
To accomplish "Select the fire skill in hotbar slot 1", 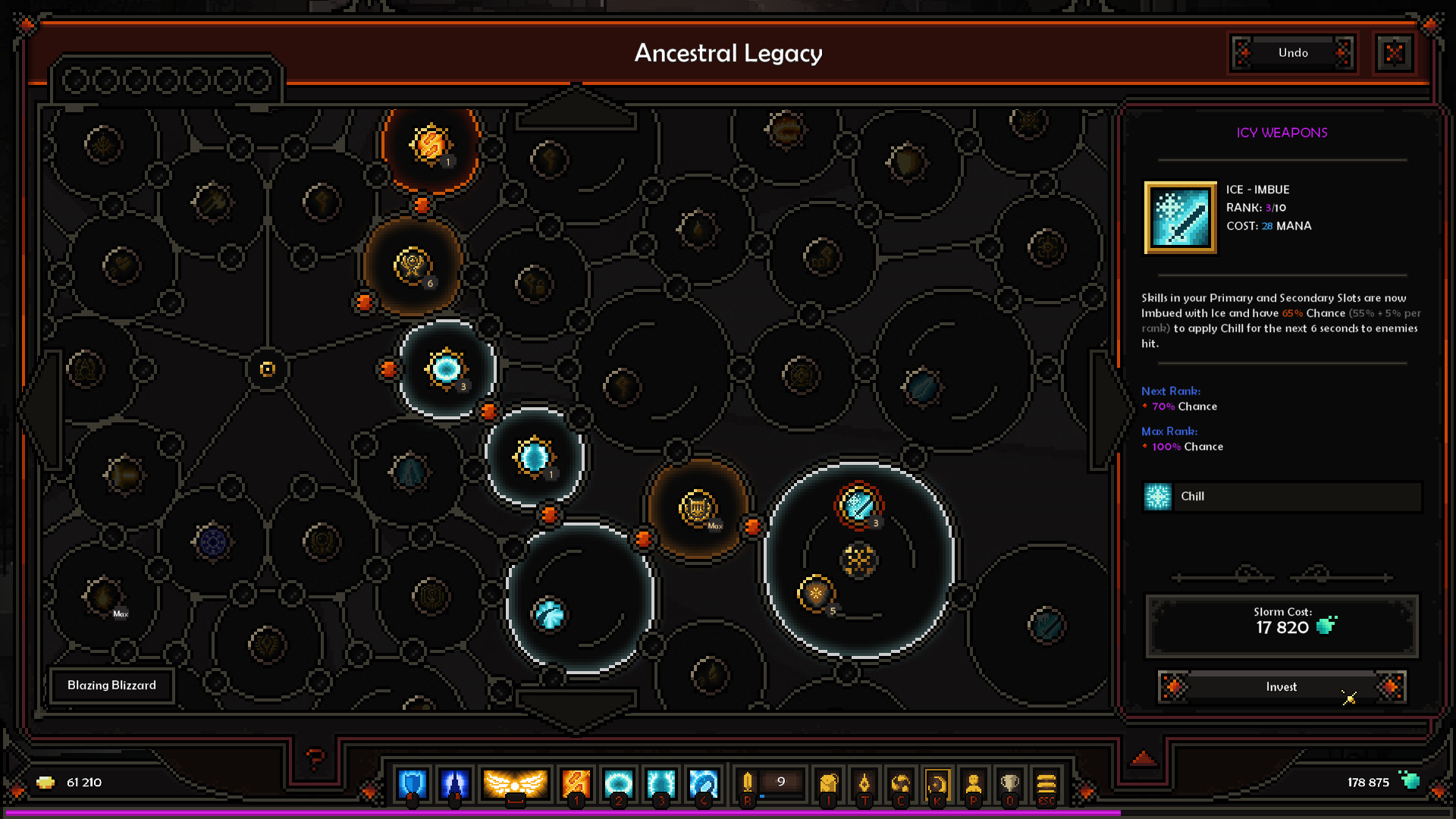I will click(x=576, y=783).
